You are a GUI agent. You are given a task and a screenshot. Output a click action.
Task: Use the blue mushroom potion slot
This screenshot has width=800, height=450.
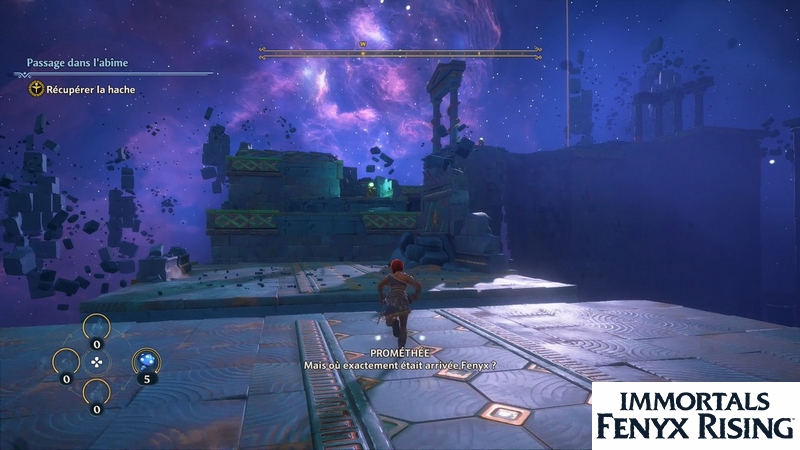pos(145,362)
